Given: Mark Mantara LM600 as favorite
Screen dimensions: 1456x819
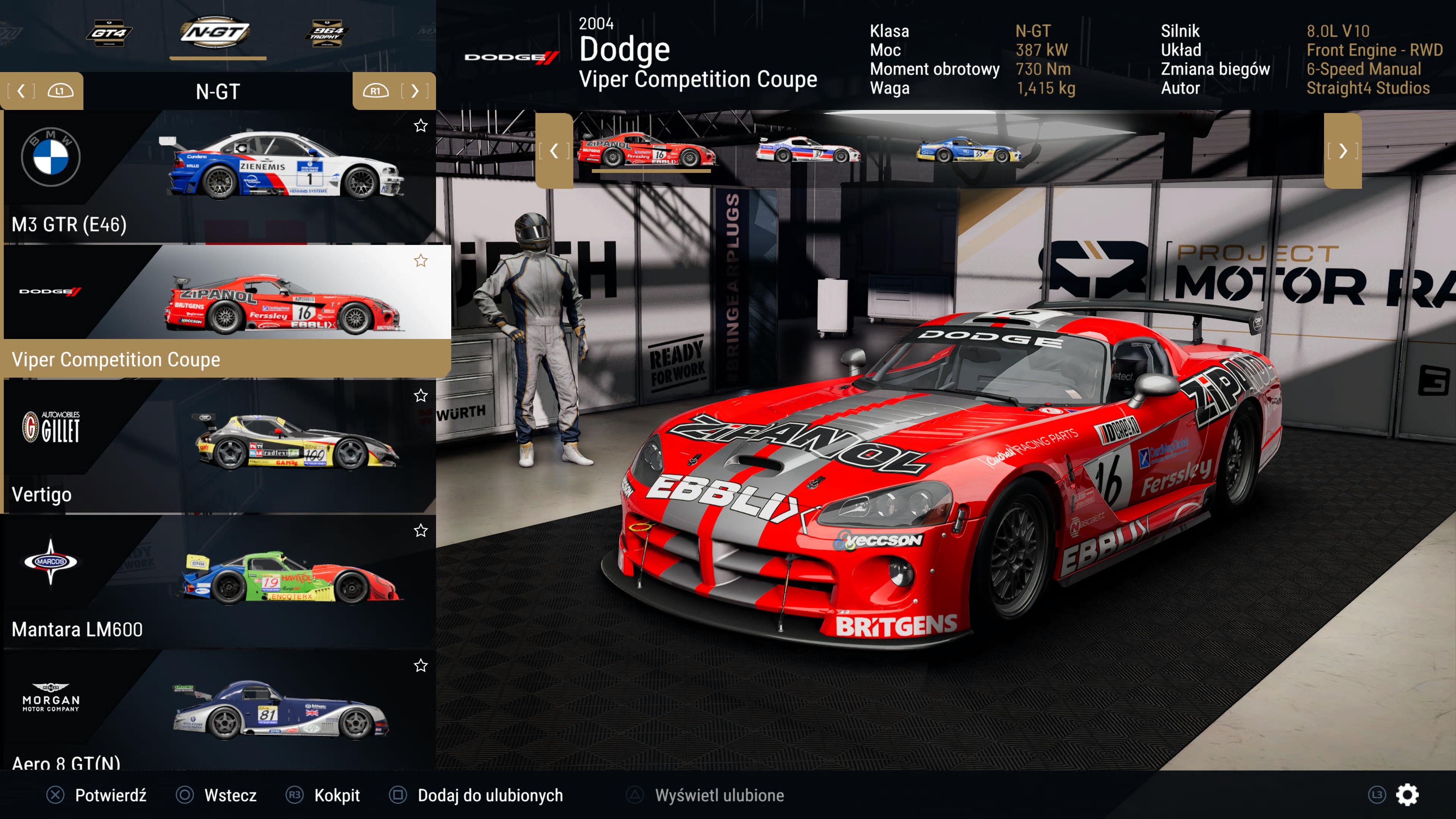Looking at the screenshot, I should tap(420, 531).
